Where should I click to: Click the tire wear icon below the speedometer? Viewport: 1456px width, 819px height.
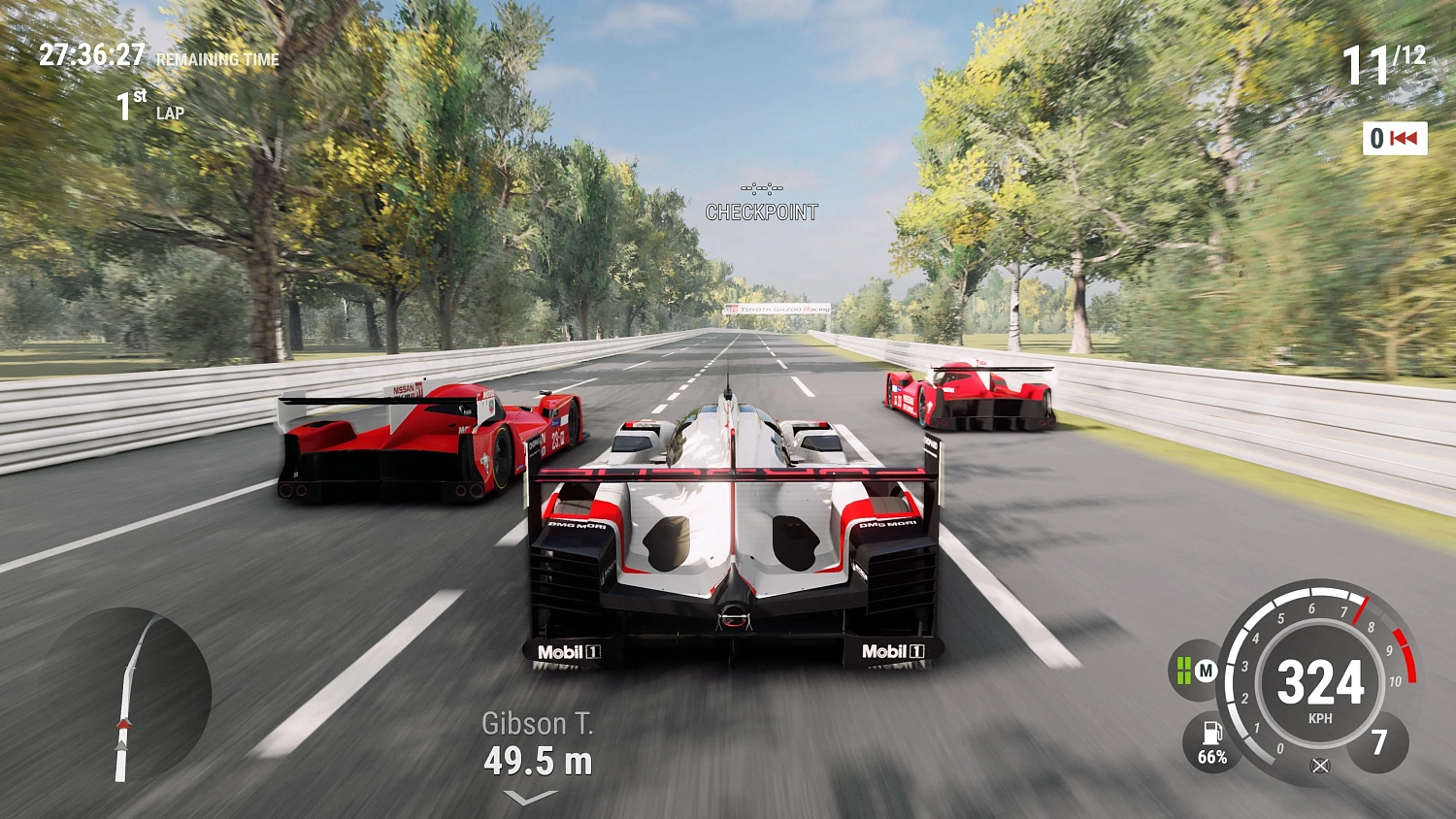tap(1322, 767)
